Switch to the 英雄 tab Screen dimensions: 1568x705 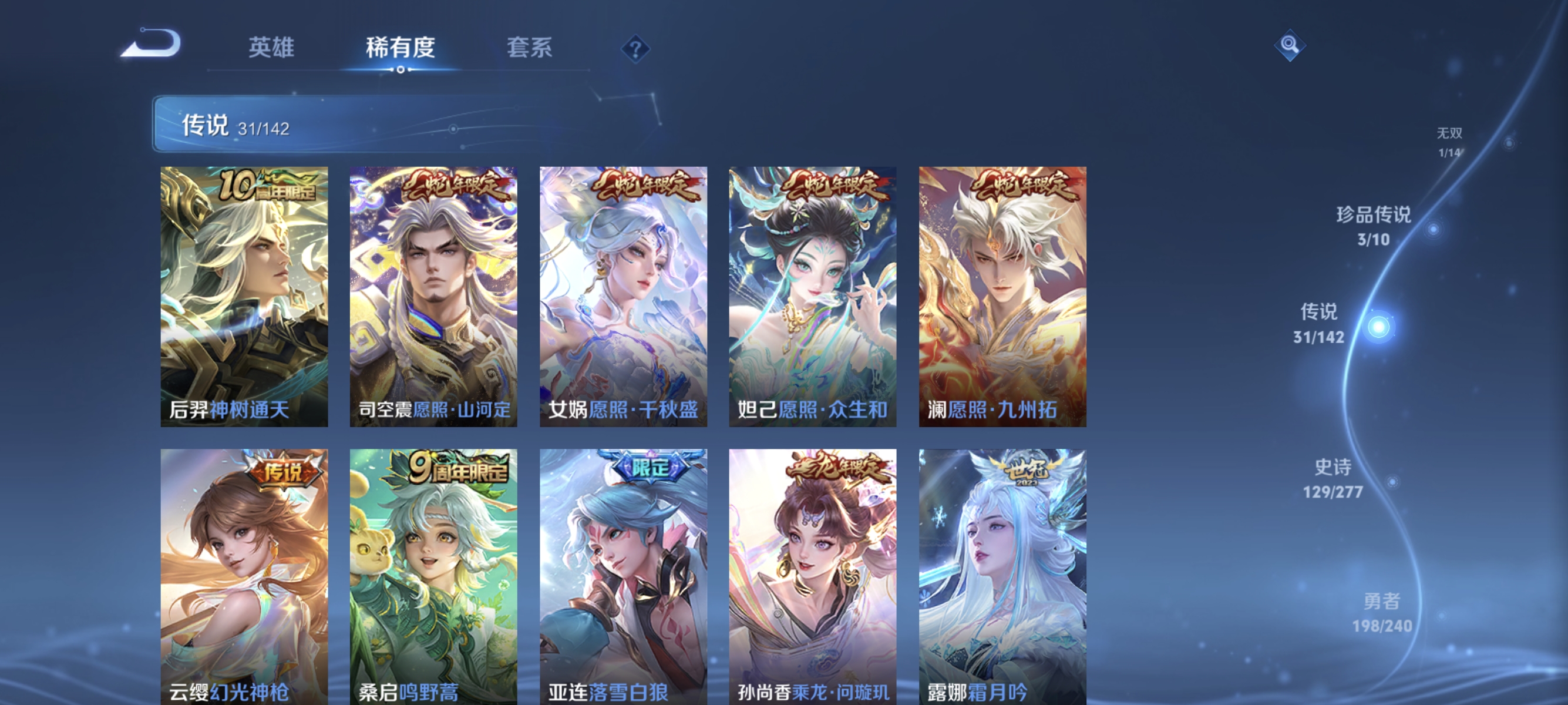(271, 48)
